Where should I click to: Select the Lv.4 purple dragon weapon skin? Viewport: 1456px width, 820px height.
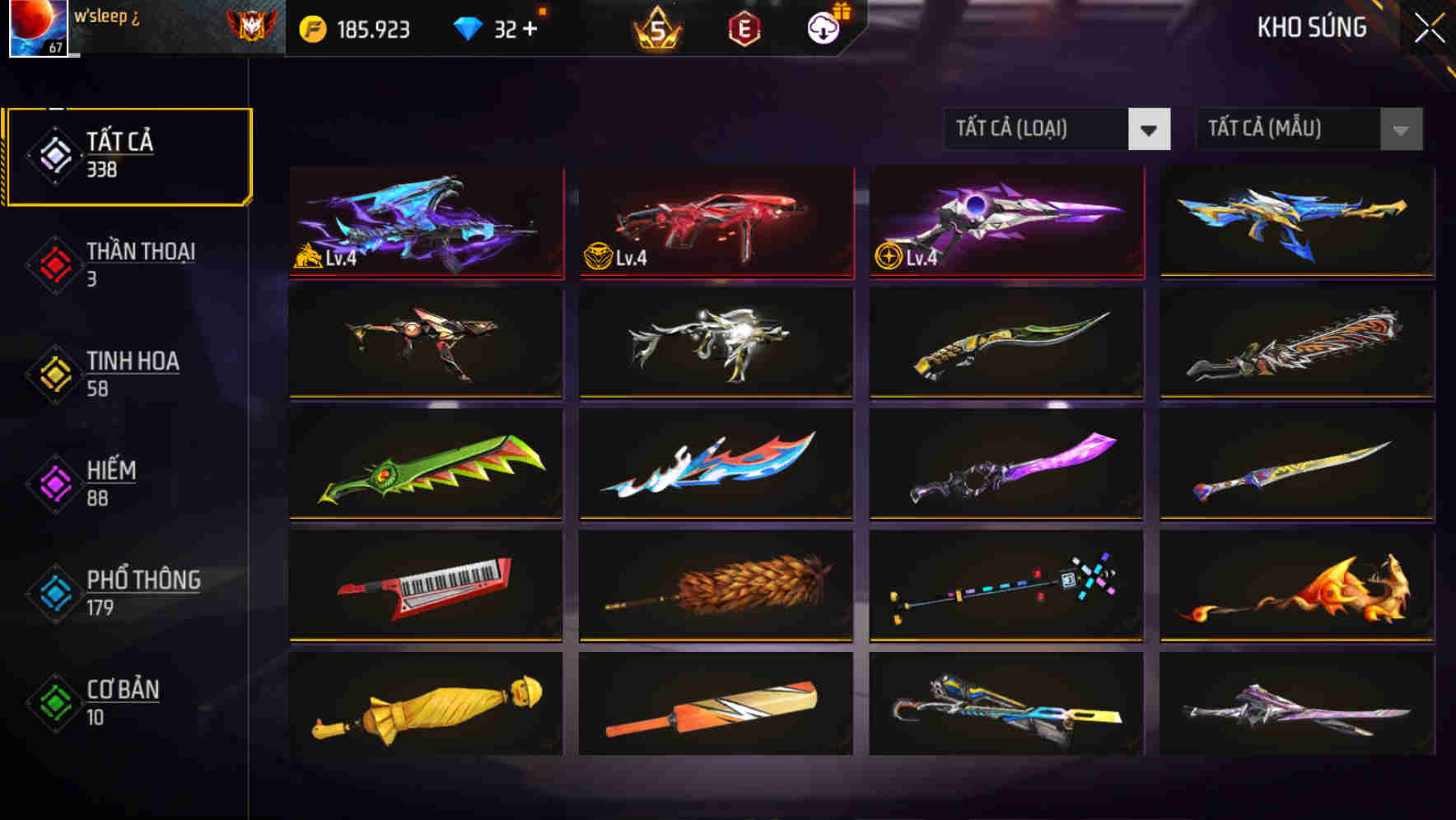tap(425, 223)
